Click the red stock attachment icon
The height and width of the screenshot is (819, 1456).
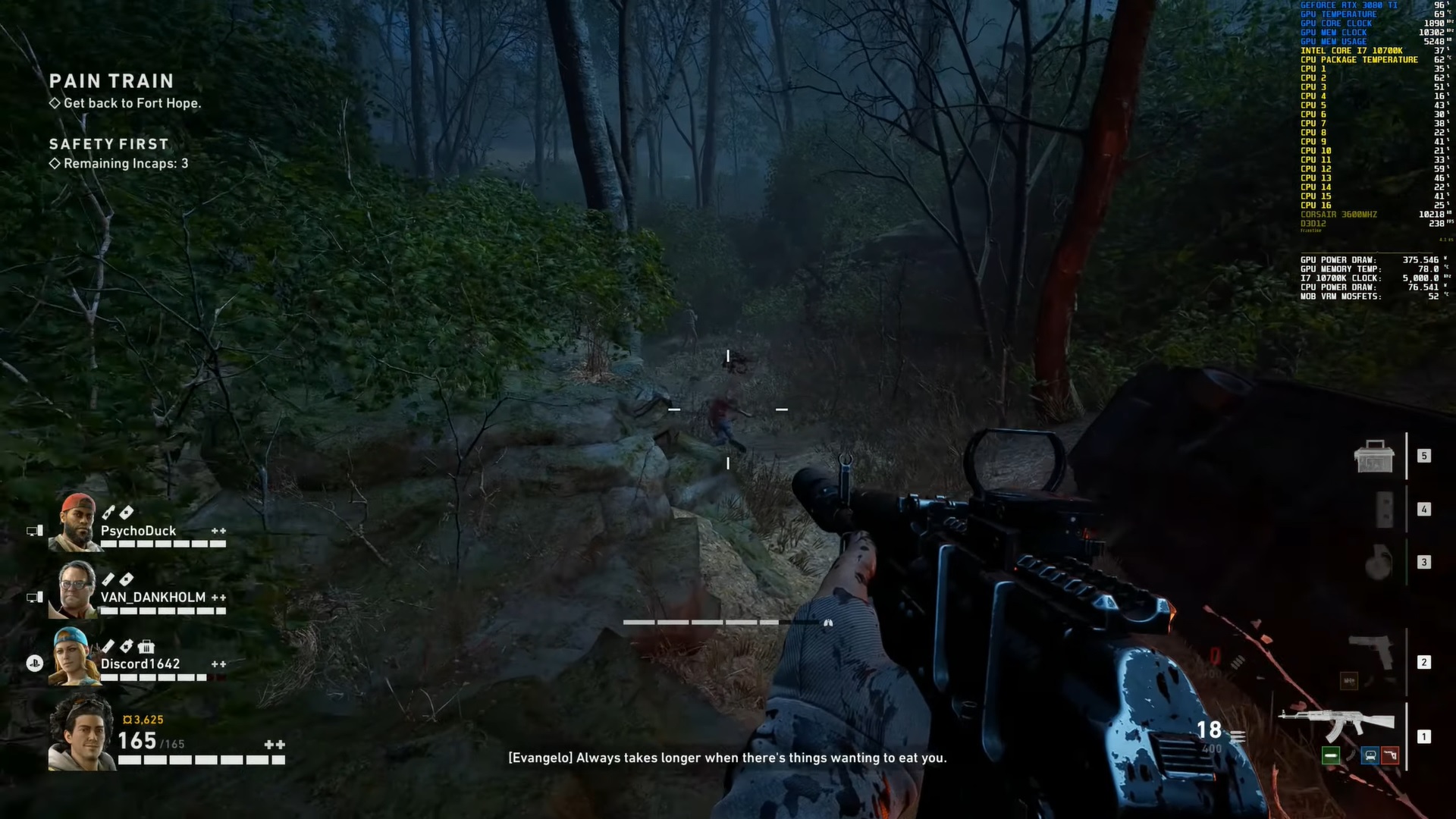[x=1390, y=755]
